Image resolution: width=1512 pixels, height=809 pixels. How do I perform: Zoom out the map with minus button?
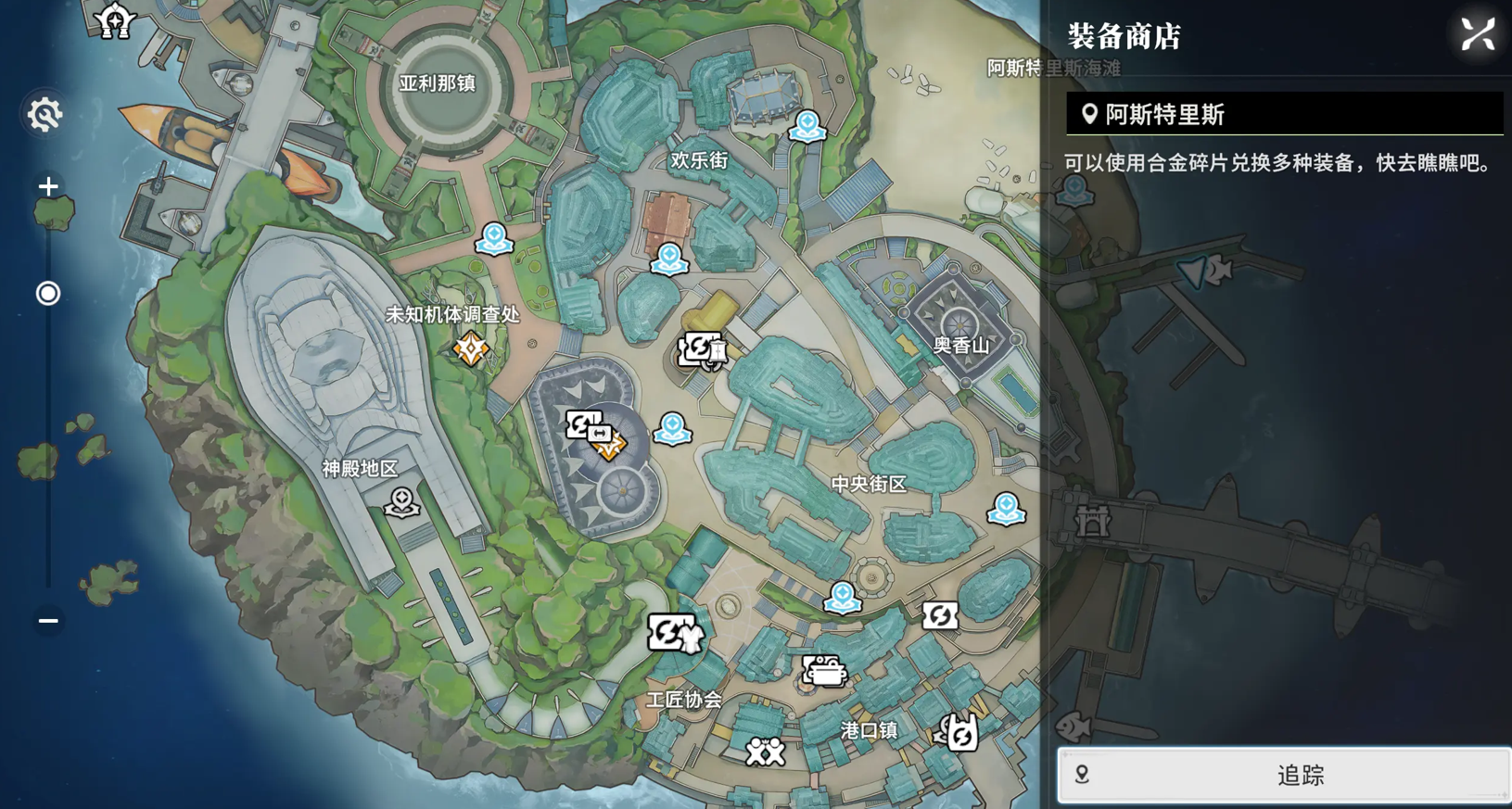point(48,621)
